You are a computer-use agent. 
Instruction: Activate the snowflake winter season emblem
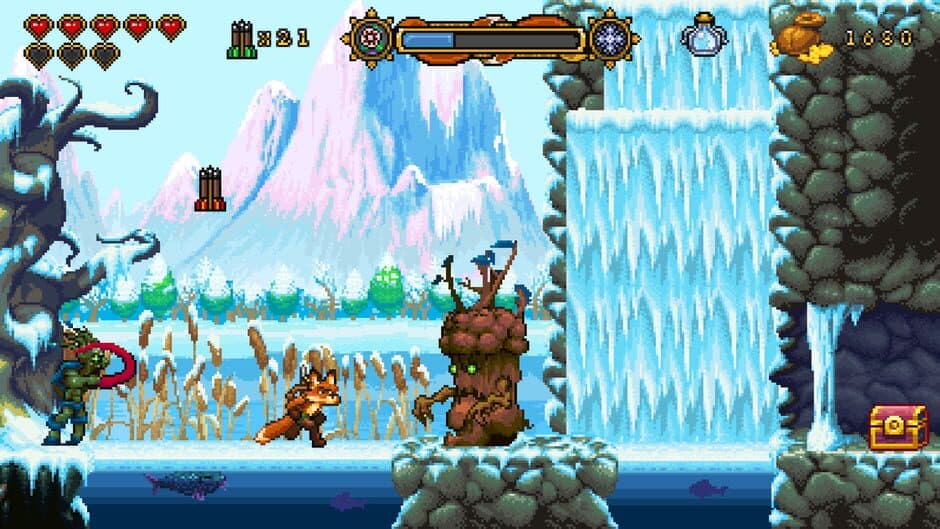click(x=610, y=39)
